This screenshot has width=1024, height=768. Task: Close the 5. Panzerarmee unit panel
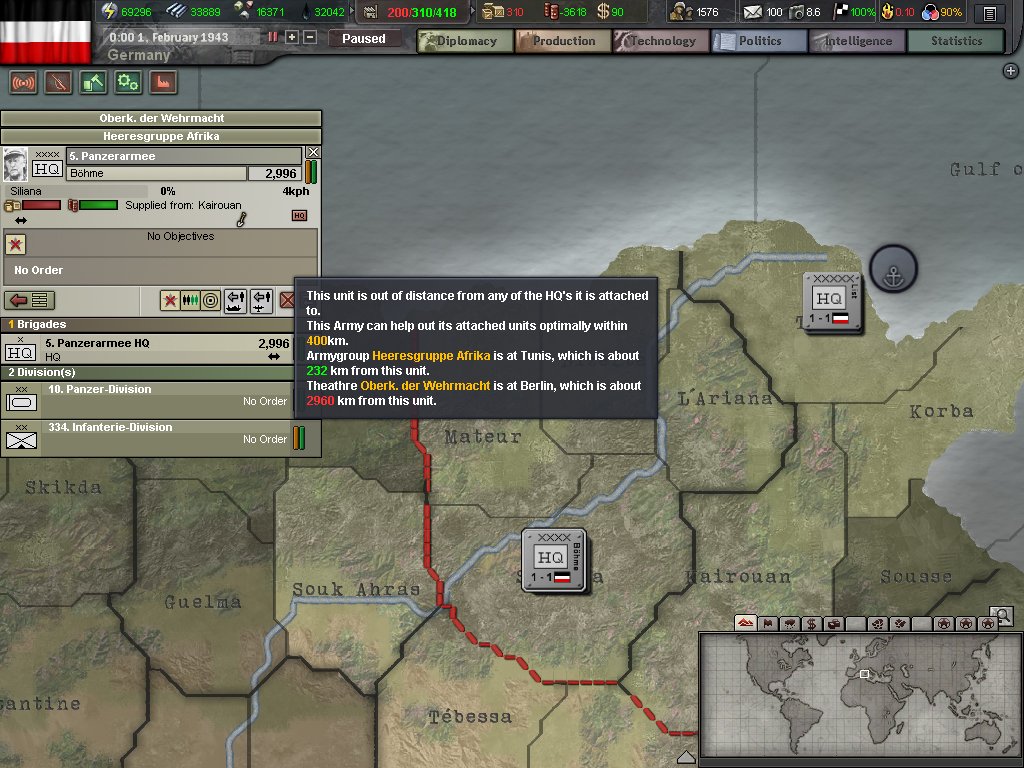tap(313, 153)
